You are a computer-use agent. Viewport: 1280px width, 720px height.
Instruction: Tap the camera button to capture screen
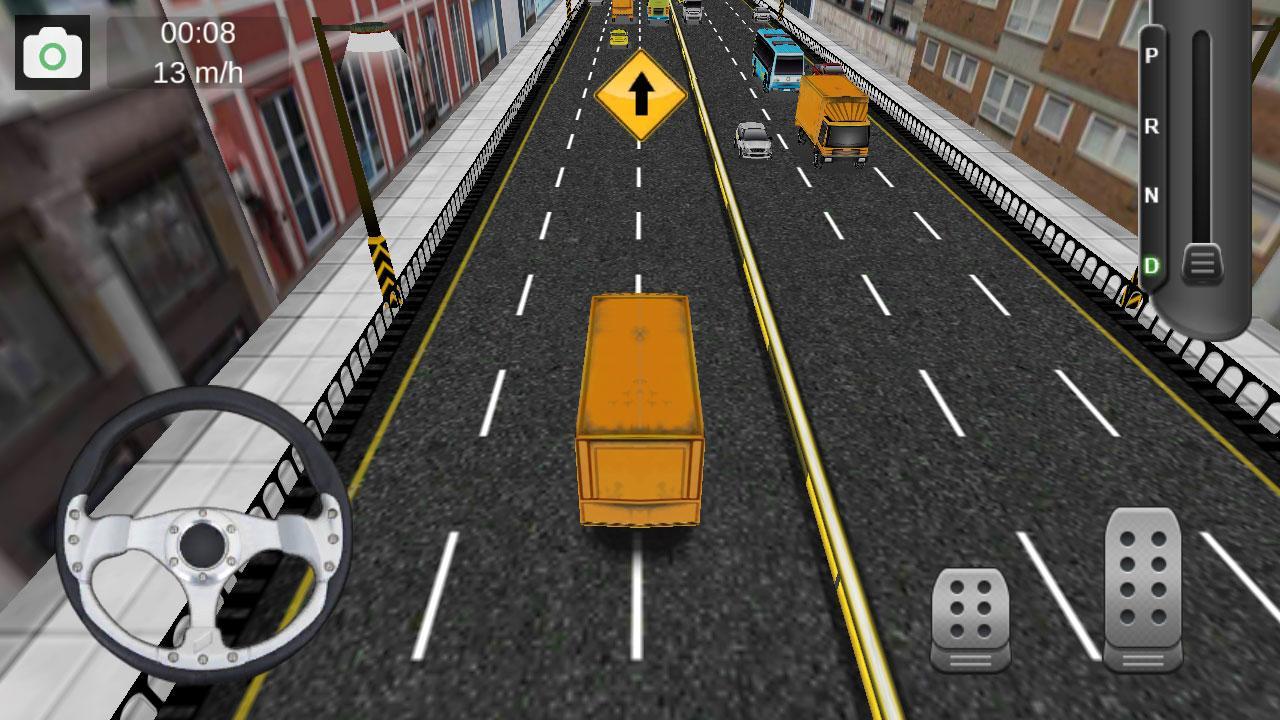(52, 51)
